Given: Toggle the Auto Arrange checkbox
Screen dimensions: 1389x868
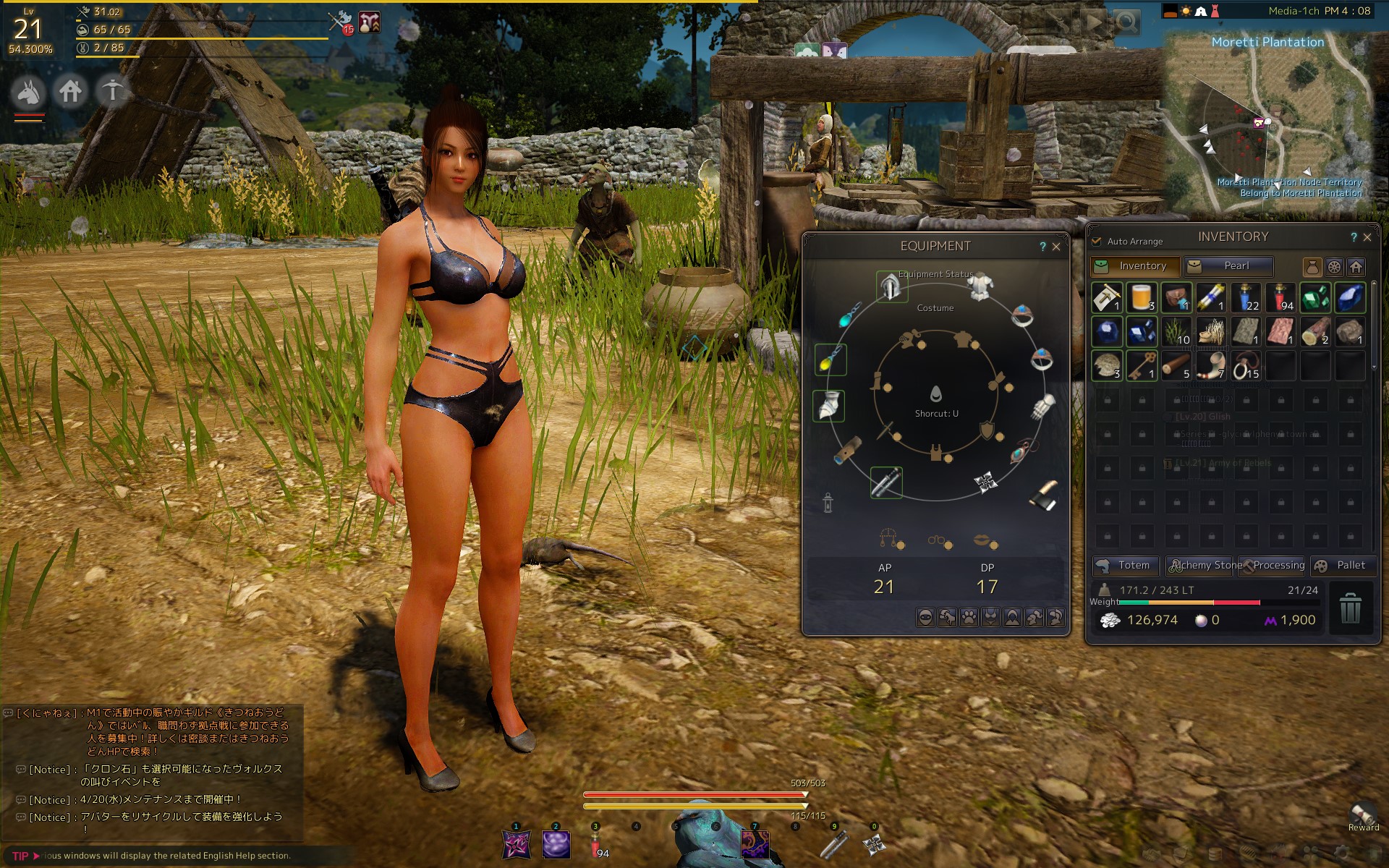Looking at the screenshot, I should (1097, 241).
